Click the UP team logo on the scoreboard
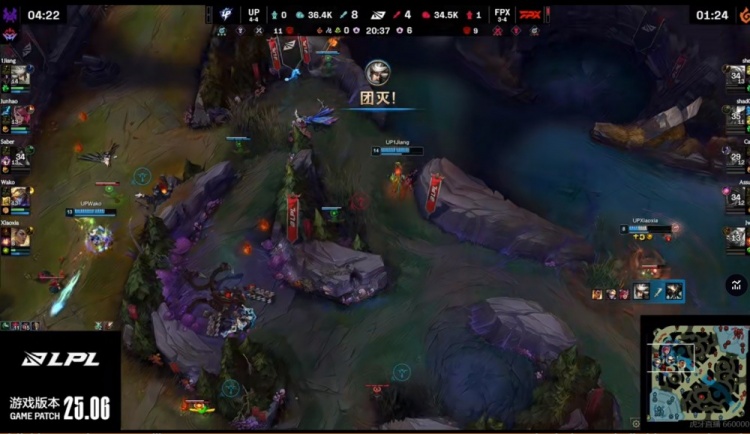The width and height of the screenshot is (750, 434). point(226,15)
